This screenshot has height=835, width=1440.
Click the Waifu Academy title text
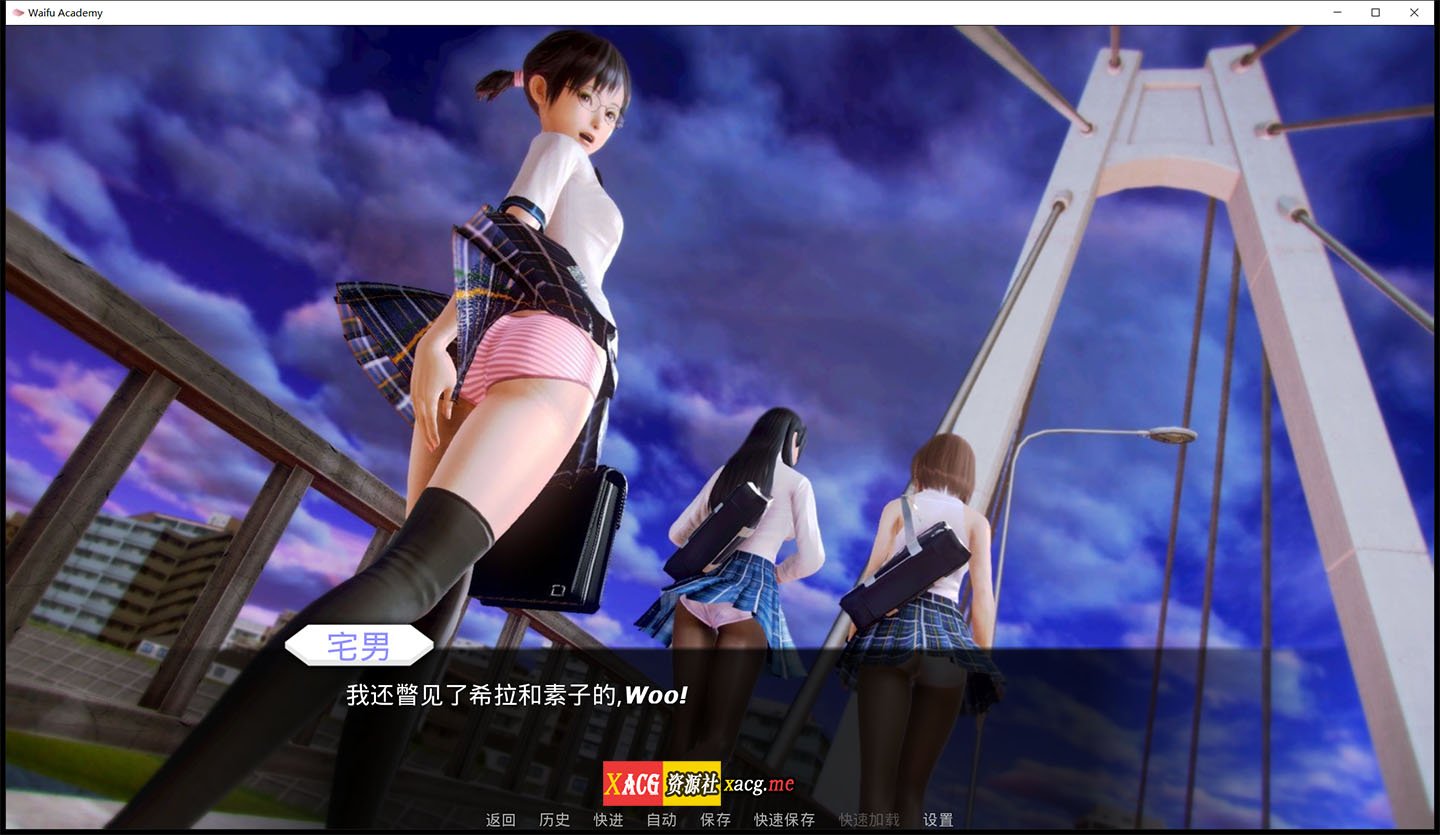(x=64, y=12)
